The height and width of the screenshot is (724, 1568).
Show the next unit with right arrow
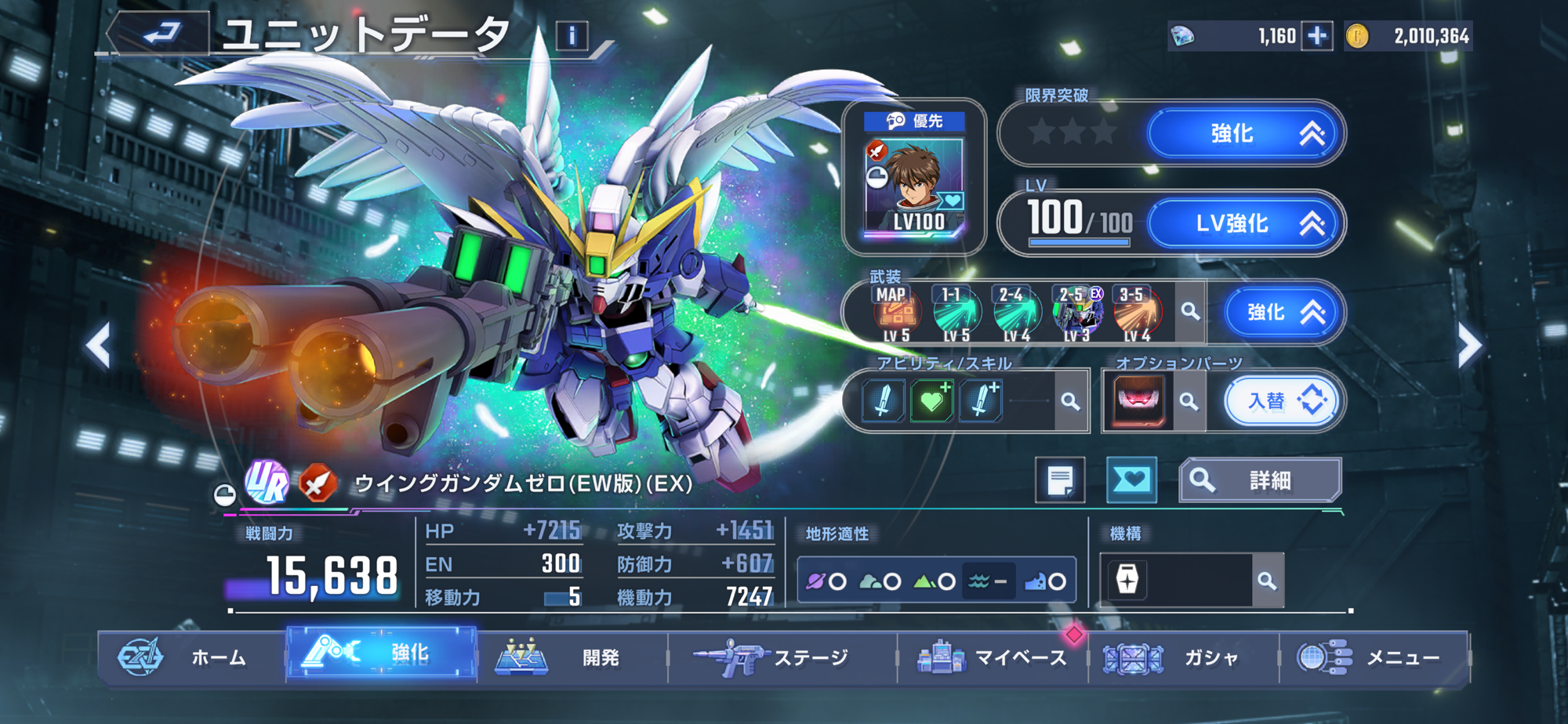[x=1469, y=345]
